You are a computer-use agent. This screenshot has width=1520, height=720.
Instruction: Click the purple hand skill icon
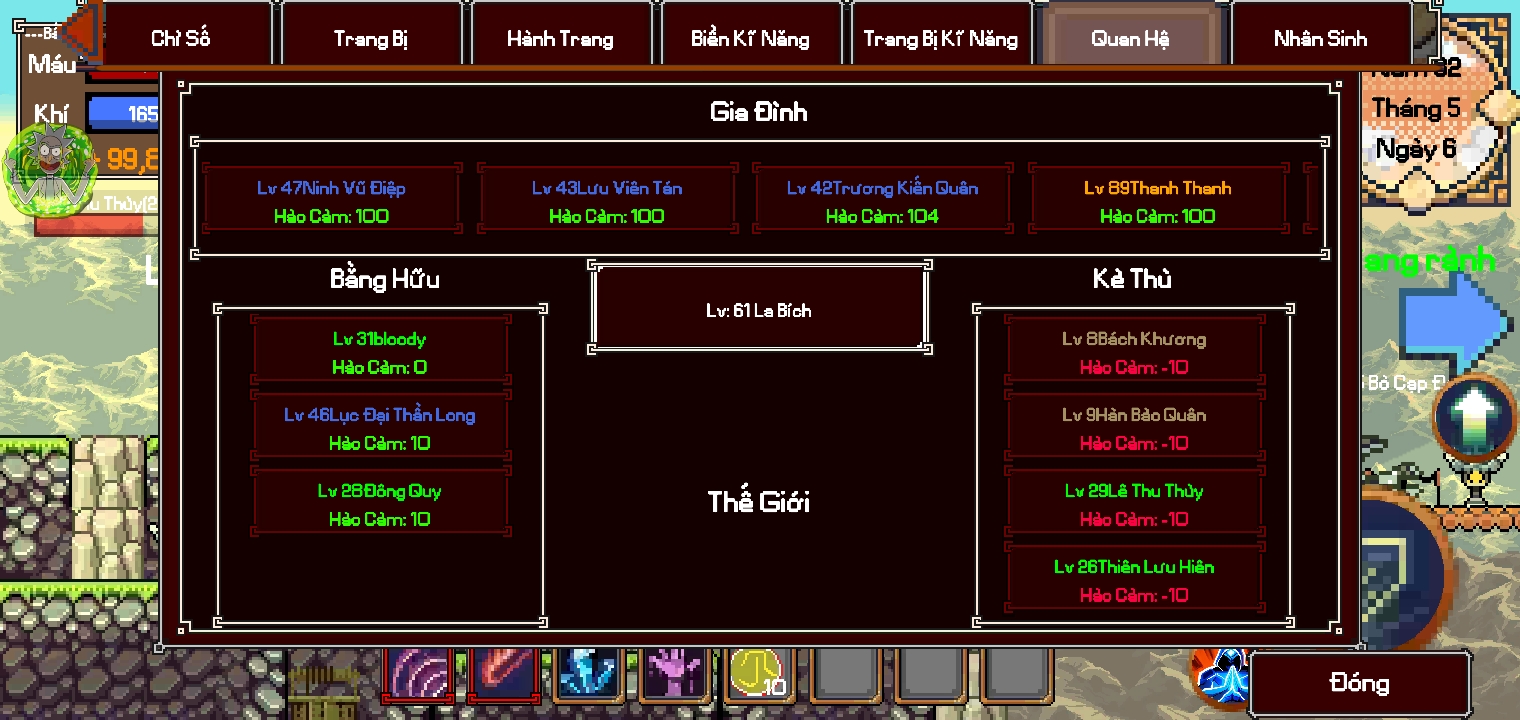pyautogui.click(x=674, y=678)
